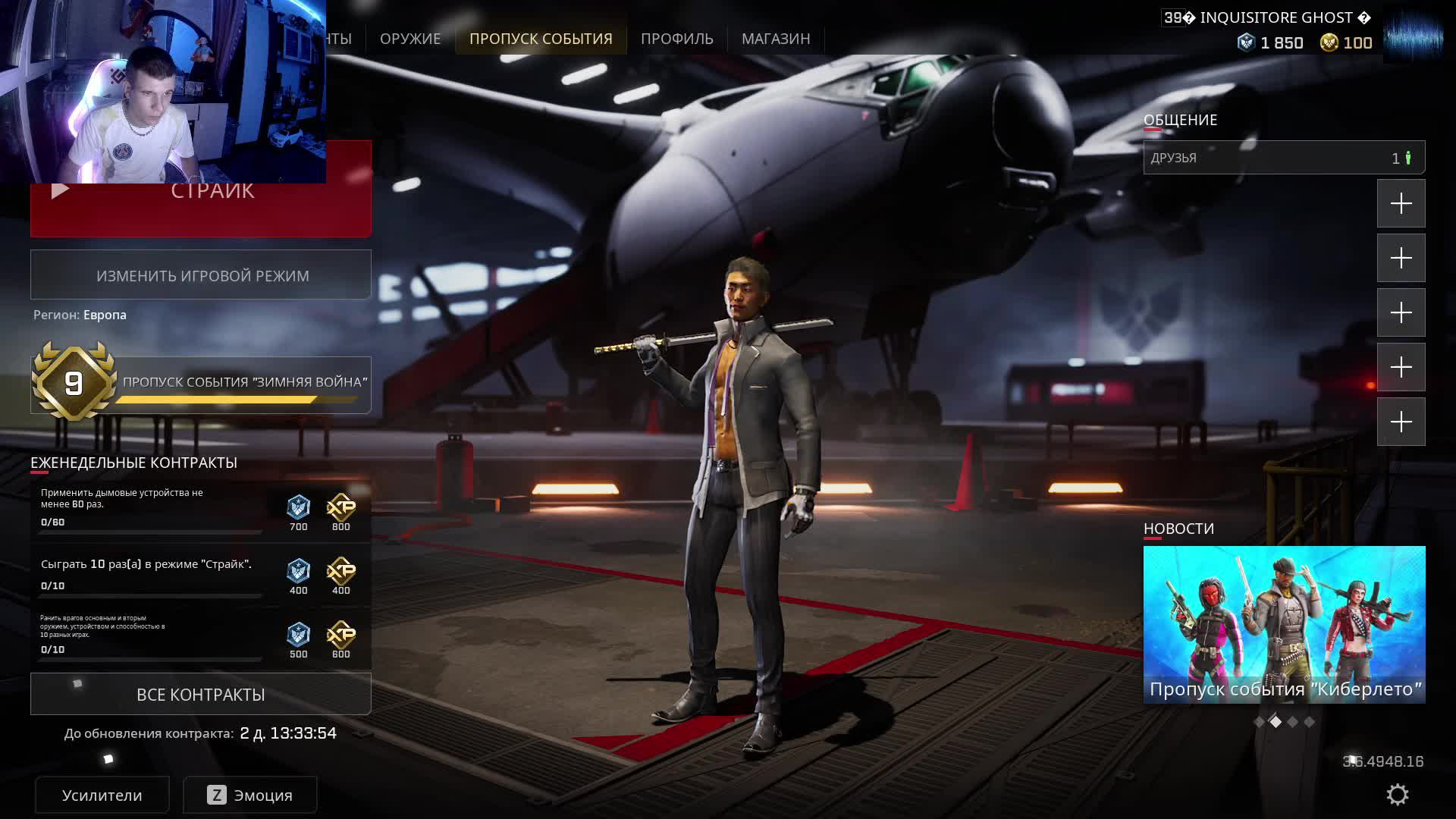The height and width of the screenshot is (819, 1456).
Task: Select the smoke devices weekly contract
Action: click(150, 508)
